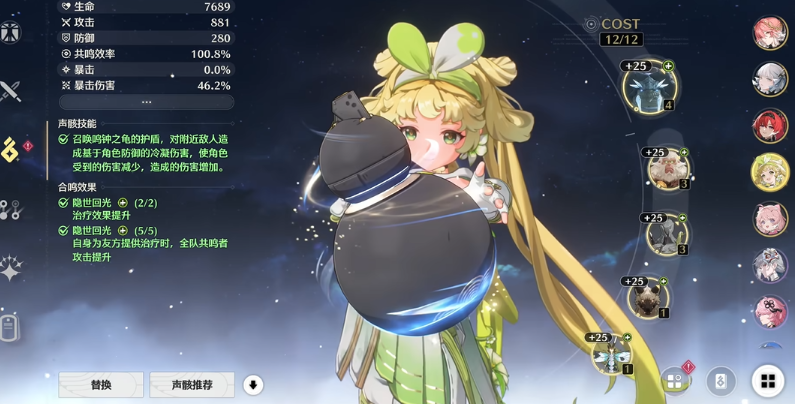Switch to the pink-haired character at top
The width and height of the screenshot is (795, 404).
tap(770, 33)
